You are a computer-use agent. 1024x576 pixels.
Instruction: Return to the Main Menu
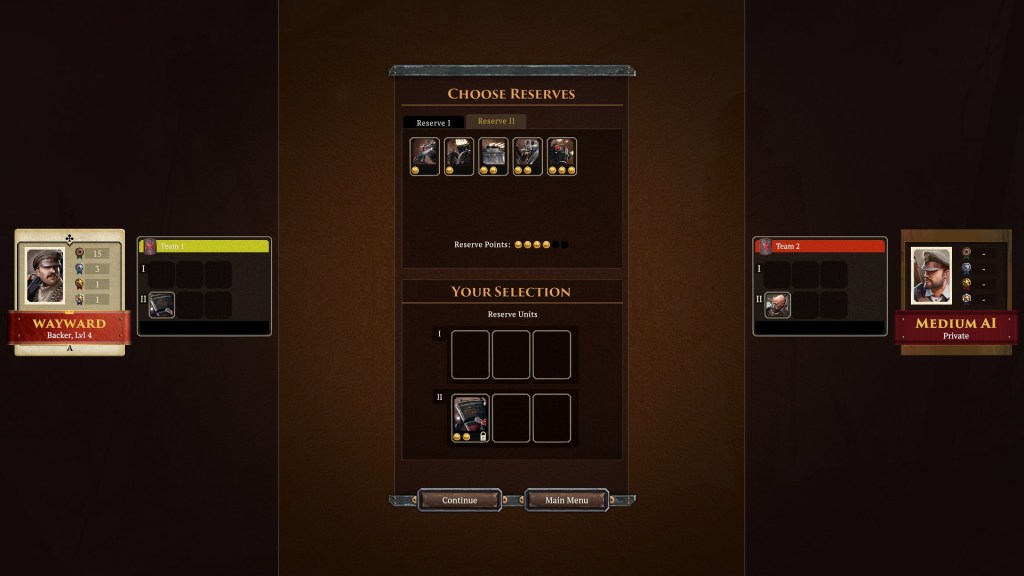coord(566,500)
